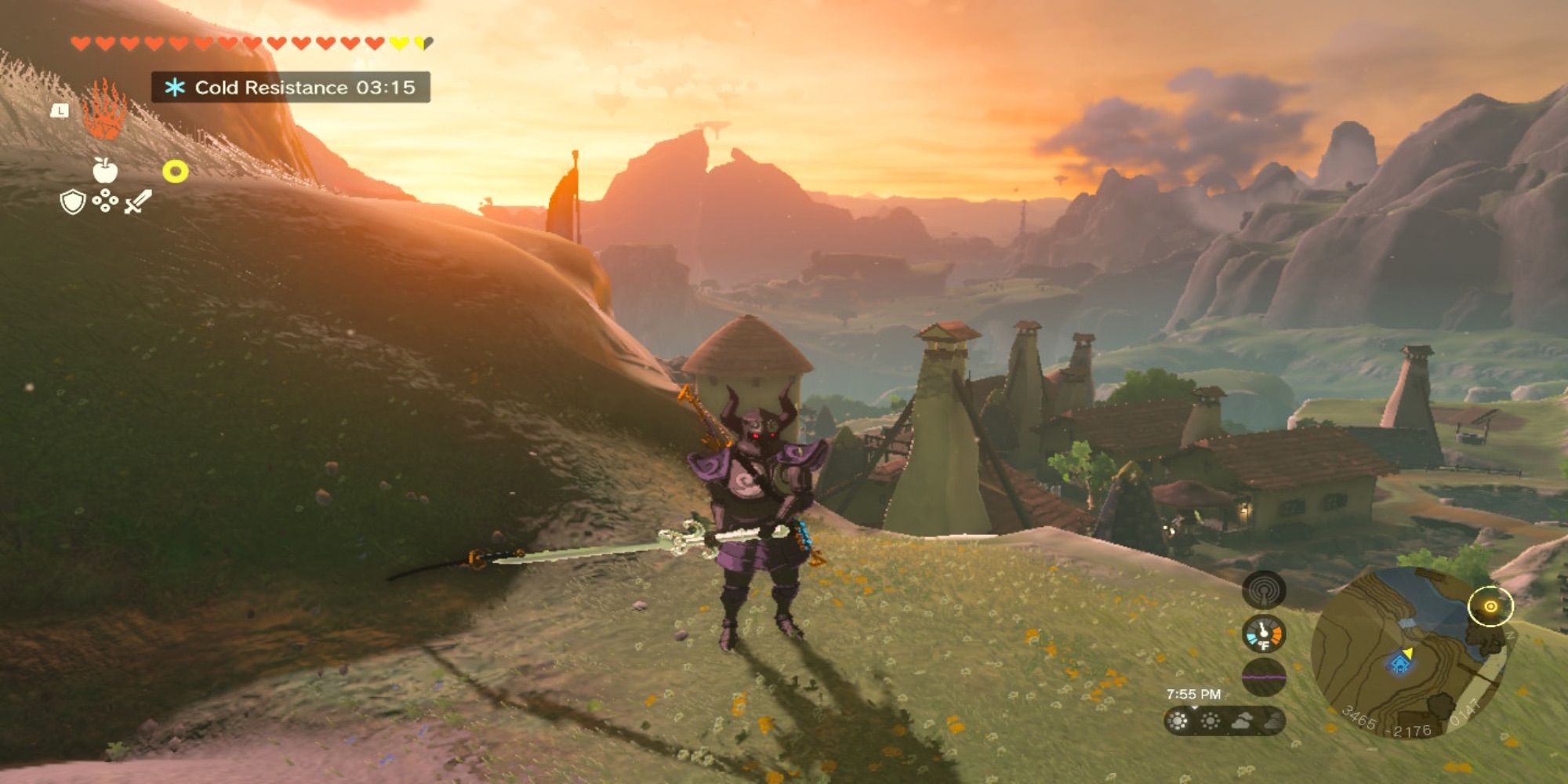
Task: Select the apple item shortcut
Action: click(105, 169)
